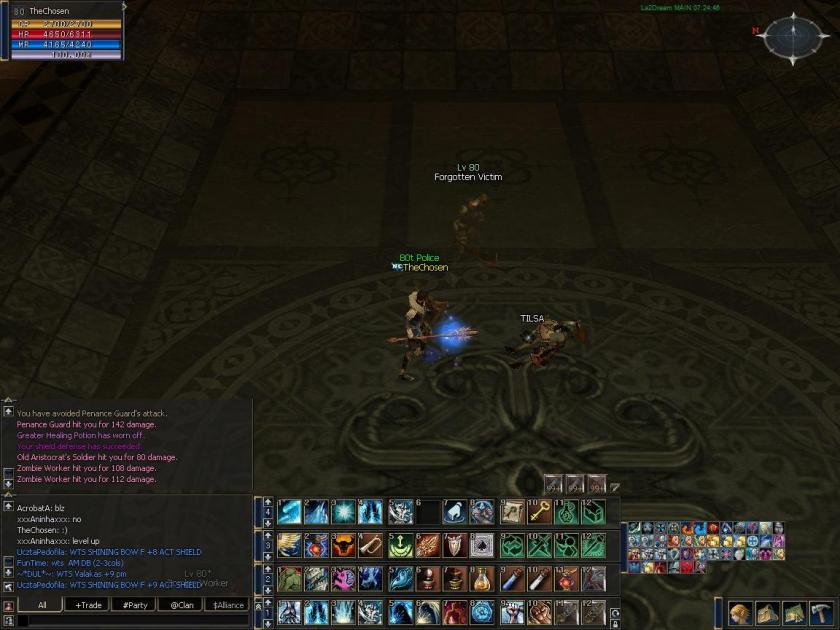Viewport: 840px width, 630px height.
Task: Show the $Alliance chat channel
Action: (x=228, y=605)
